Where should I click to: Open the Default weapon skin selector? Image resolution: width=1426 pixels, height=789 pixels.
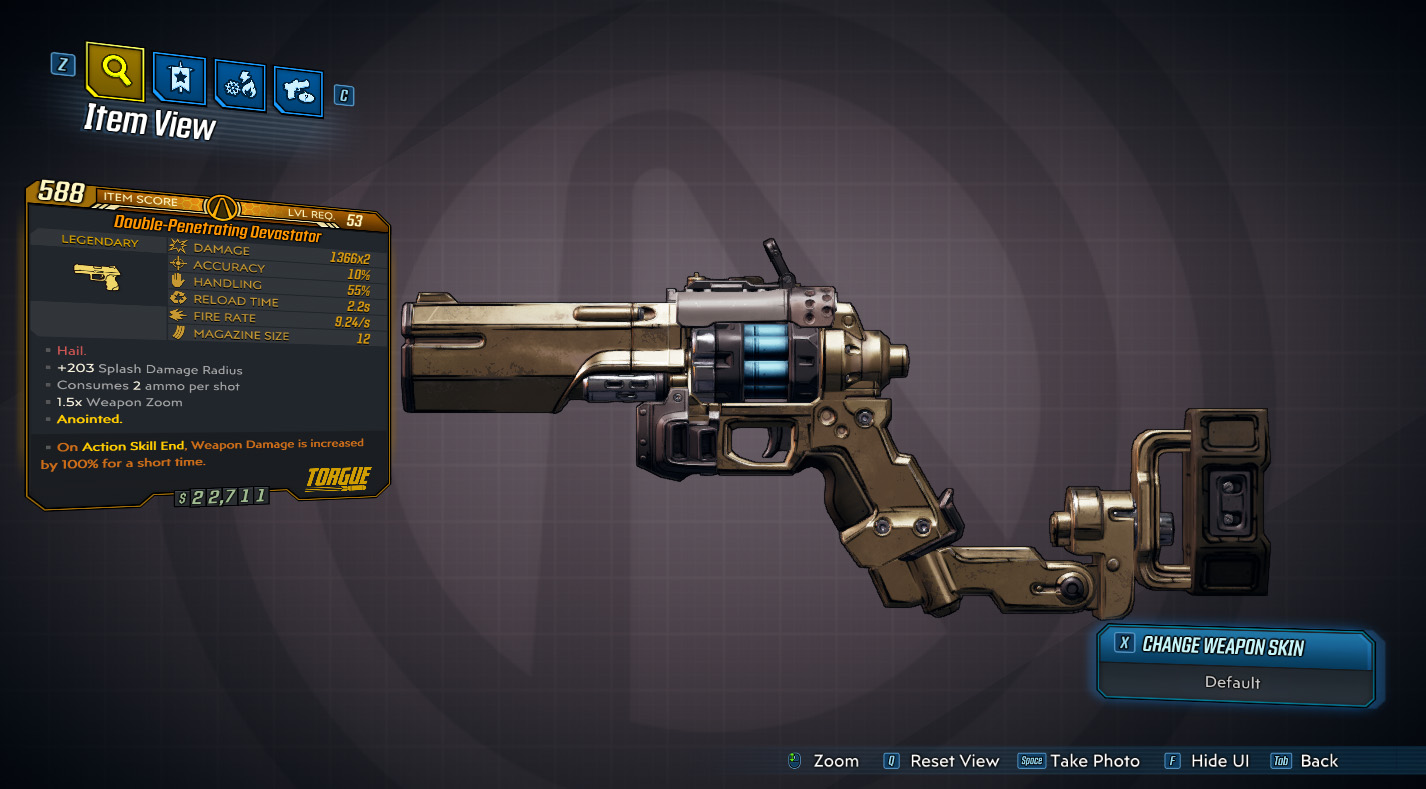coord(1236,683)
